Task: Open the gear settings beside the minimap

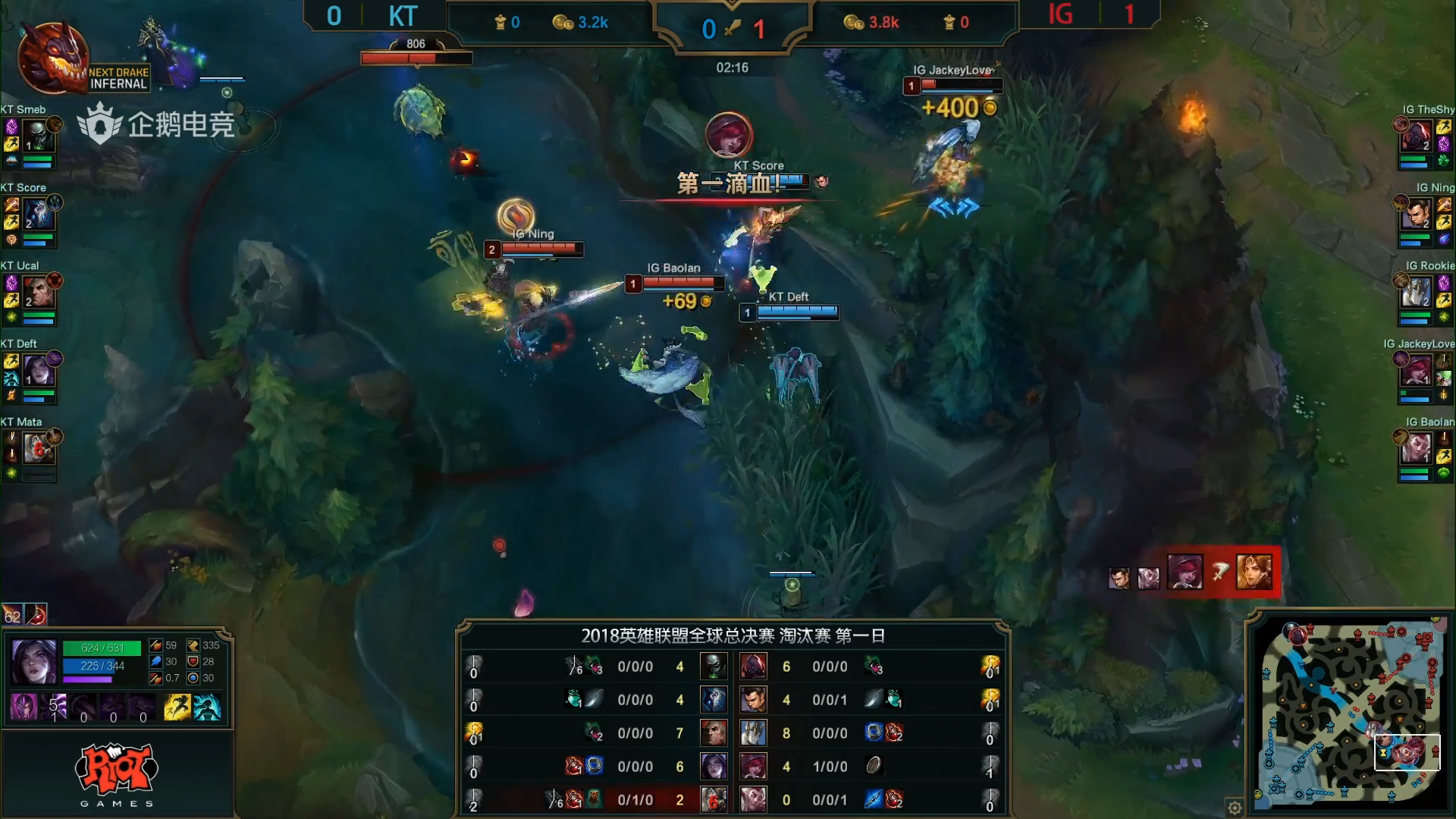Action: pos(1235,807)
